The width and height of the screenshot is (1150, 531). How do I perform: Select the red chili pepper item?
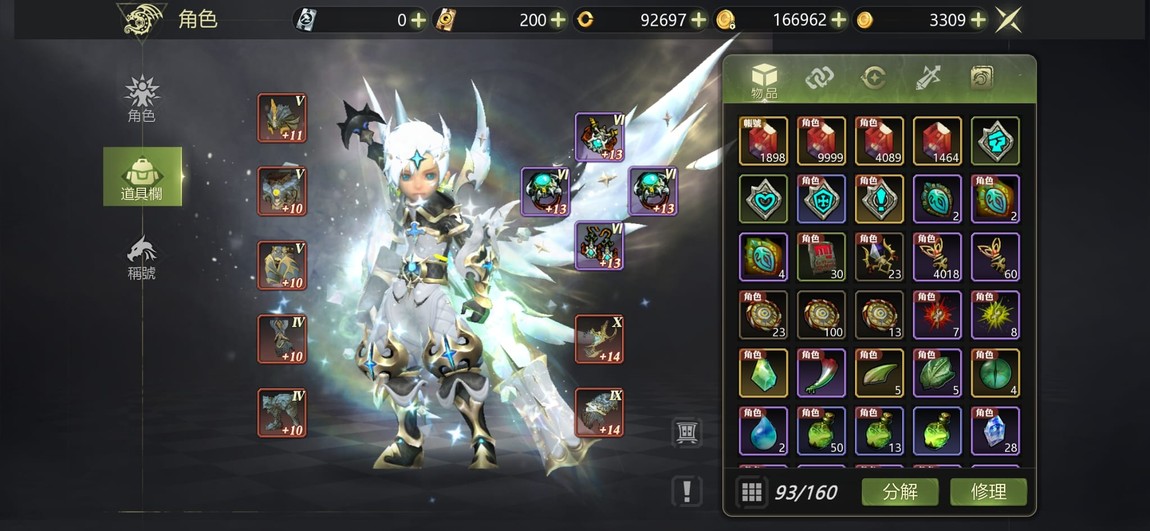(821, 373)
